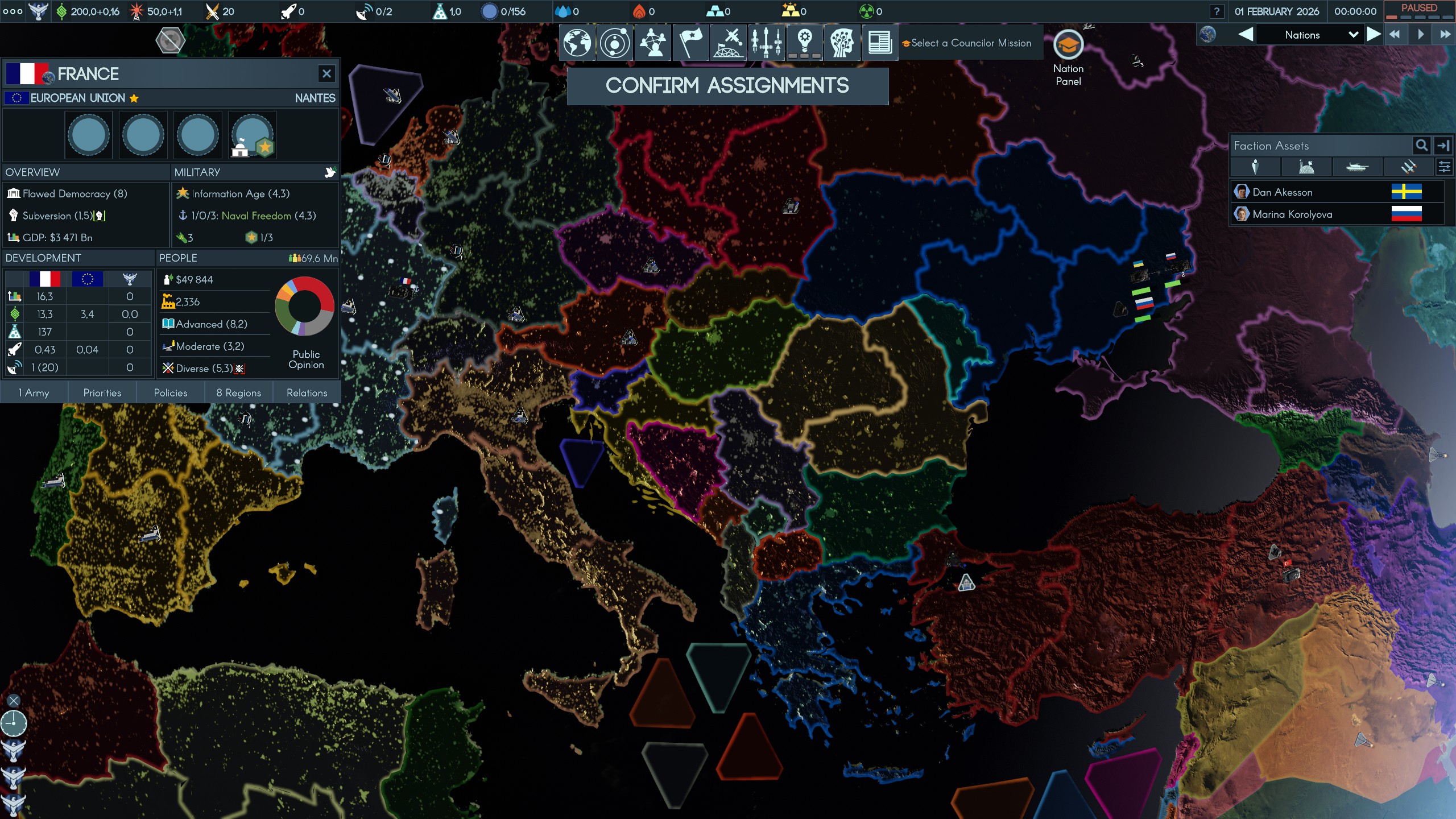
Task: Select councilor Marina Korolyova
Action: (1292, 214)
